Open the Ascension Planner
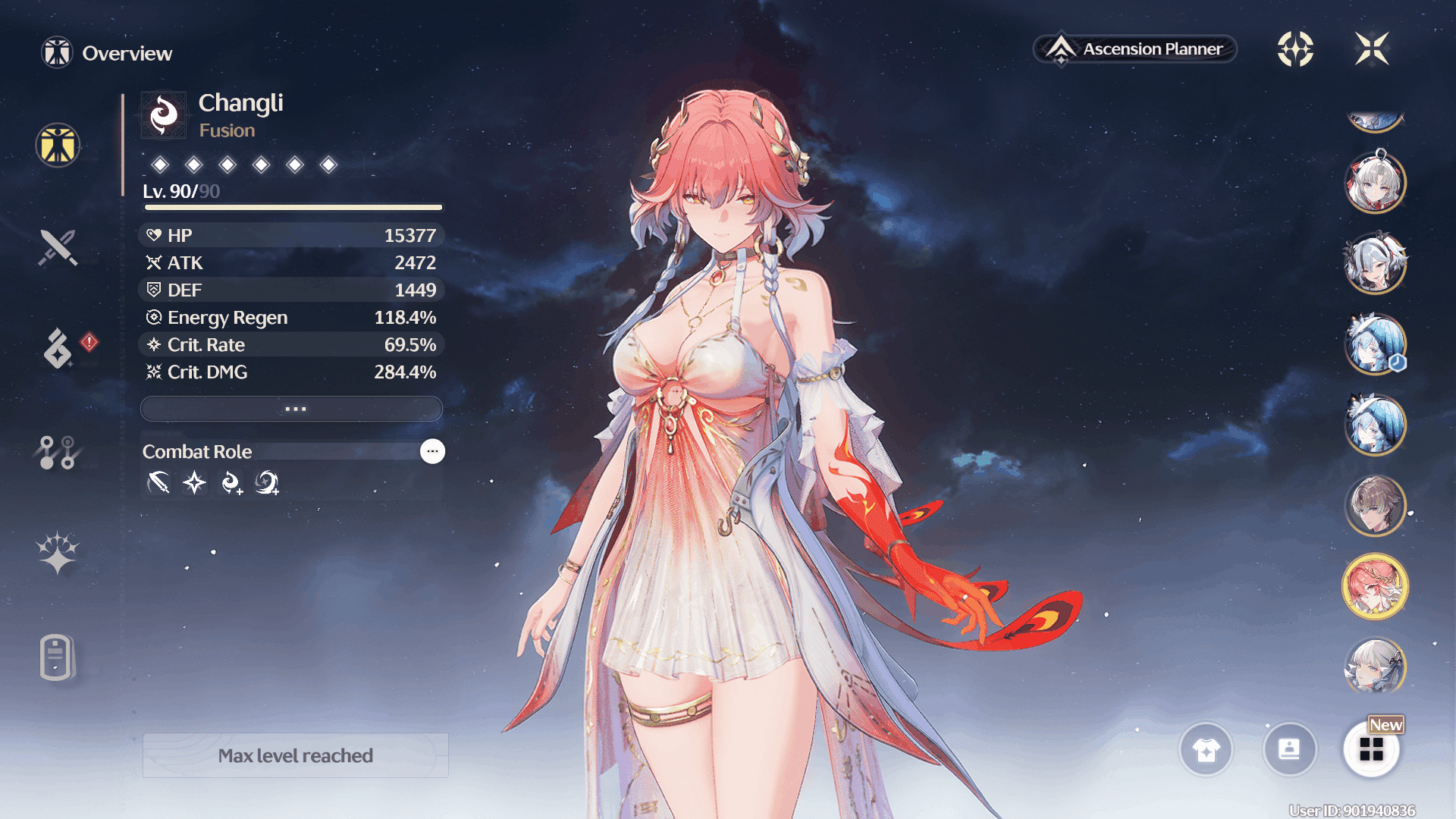Image resolution: width=1456 pixels, height=819 pixels. pyautogui.click(x=1135, y=49)
